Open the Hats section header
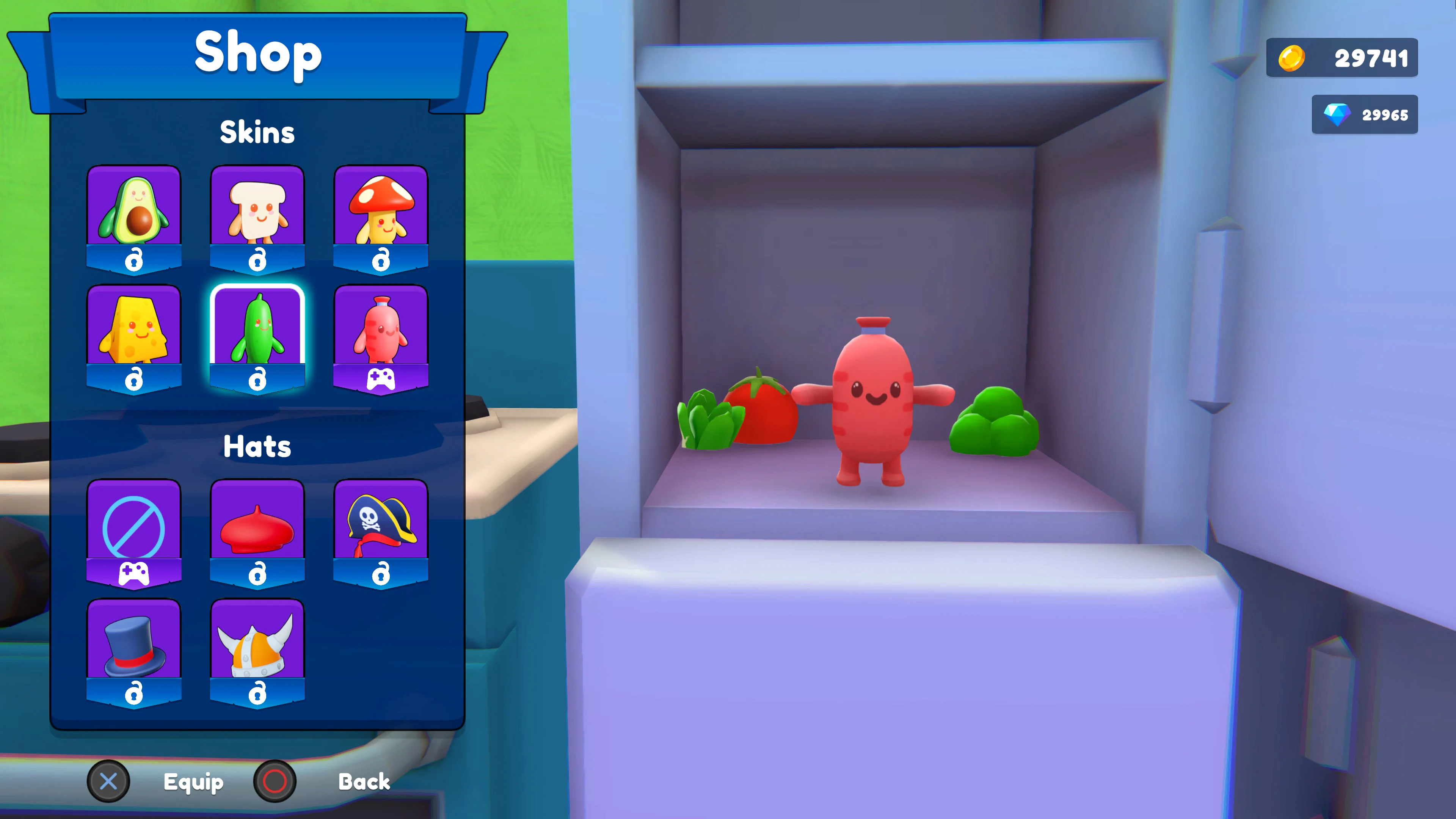The height and width of the screenshot is (819, 1456). tap(258, 447)
